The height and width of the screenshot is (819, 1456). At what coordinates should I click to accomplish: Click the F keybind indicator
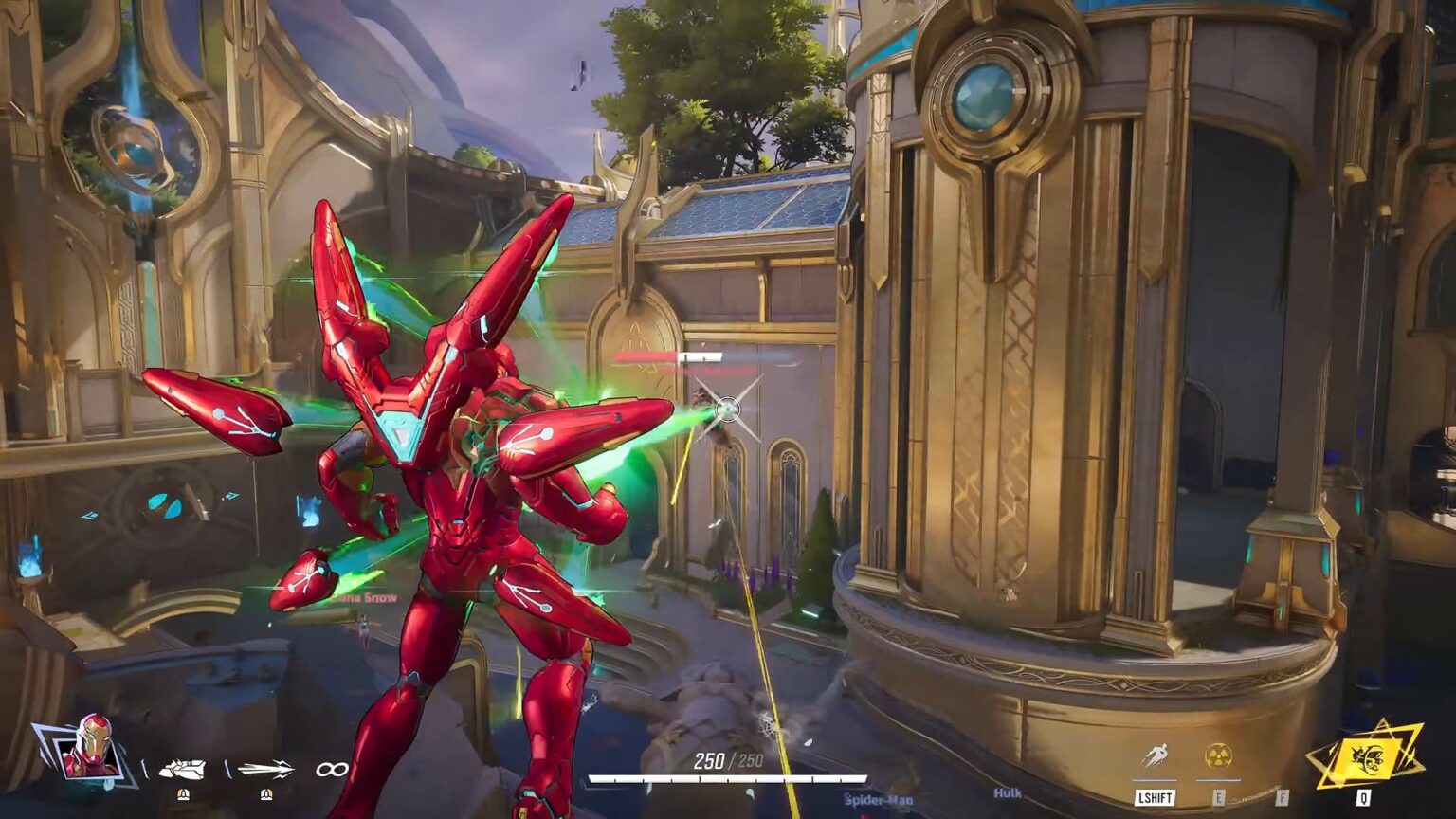tap(1282, 796)
